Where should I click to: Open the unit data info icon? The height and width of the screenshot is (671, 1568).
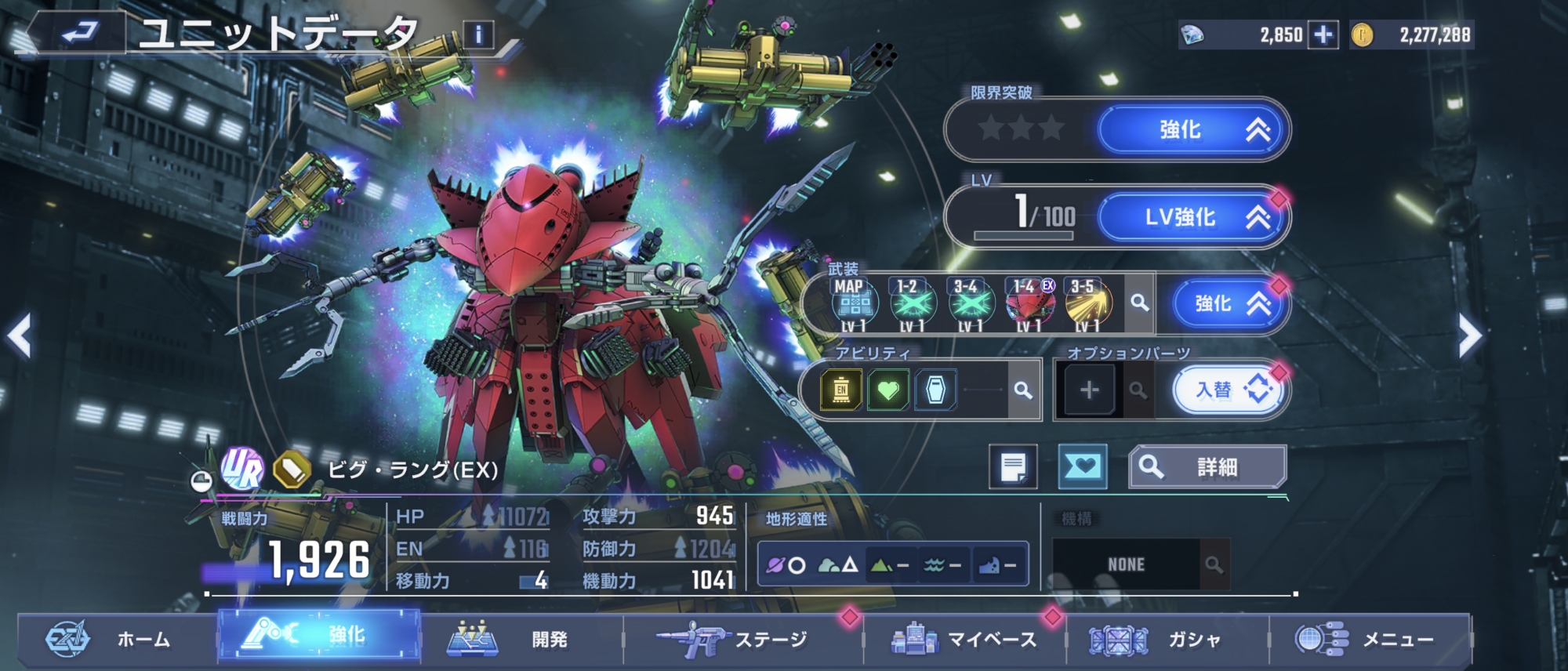478,34
